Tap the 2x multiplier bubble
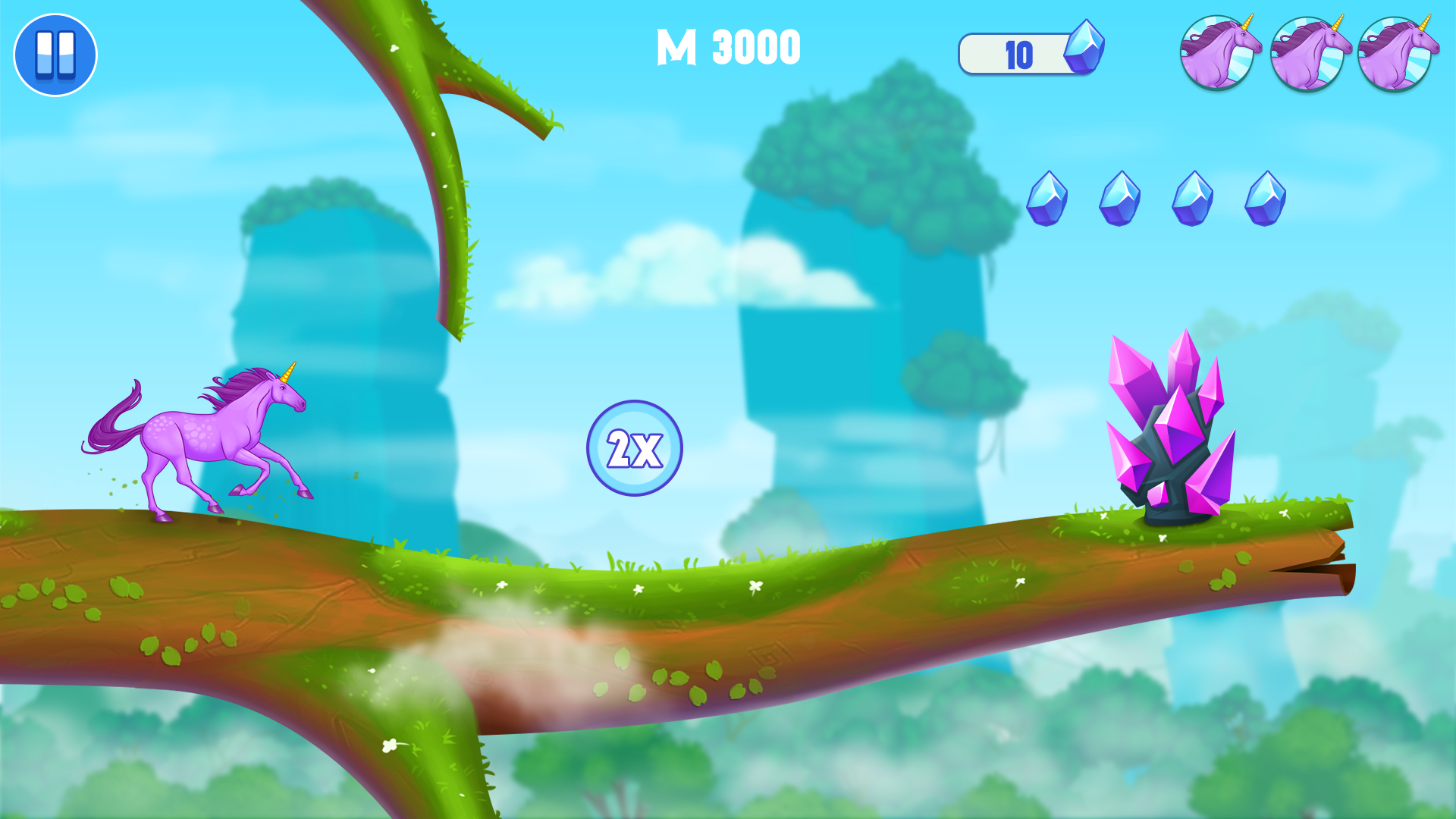The width and height of the screenshot is (1456, 819). [x=634, y=449]
